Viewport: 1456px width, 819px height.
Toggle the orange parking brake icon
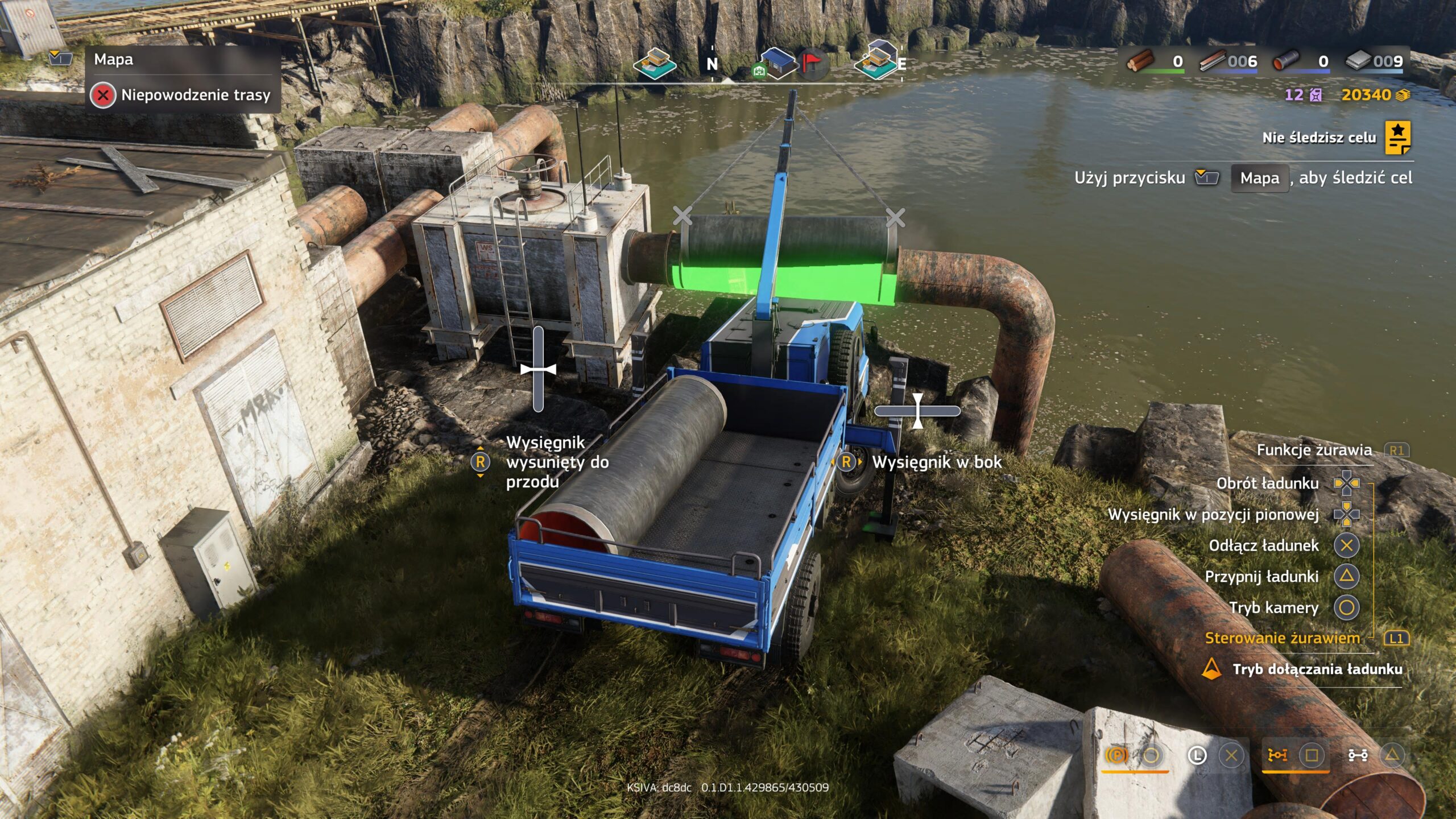[x=1116, y=755]
